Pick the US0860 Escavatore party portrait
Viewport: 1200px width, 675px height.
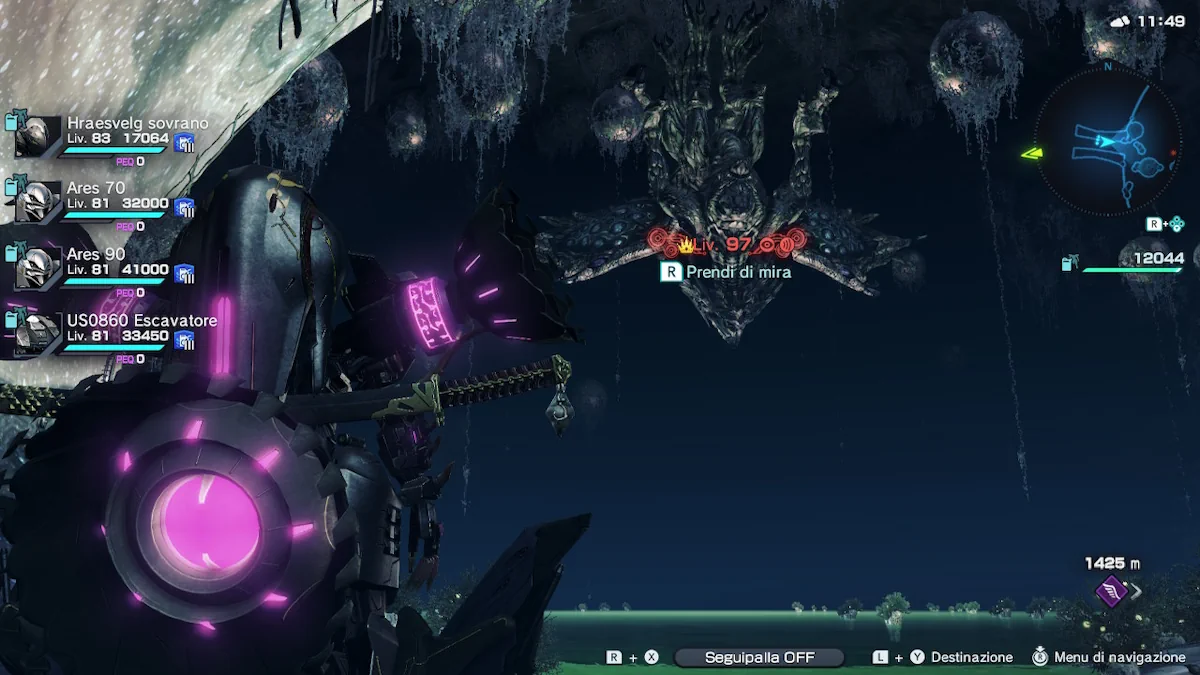click(38, 335)
